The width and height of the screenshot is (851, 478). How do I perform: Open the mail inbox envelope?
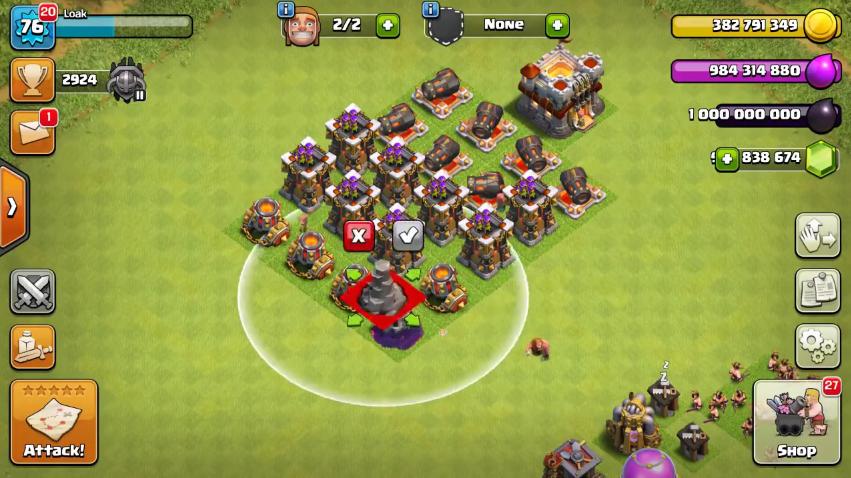(x=32, y=133)
